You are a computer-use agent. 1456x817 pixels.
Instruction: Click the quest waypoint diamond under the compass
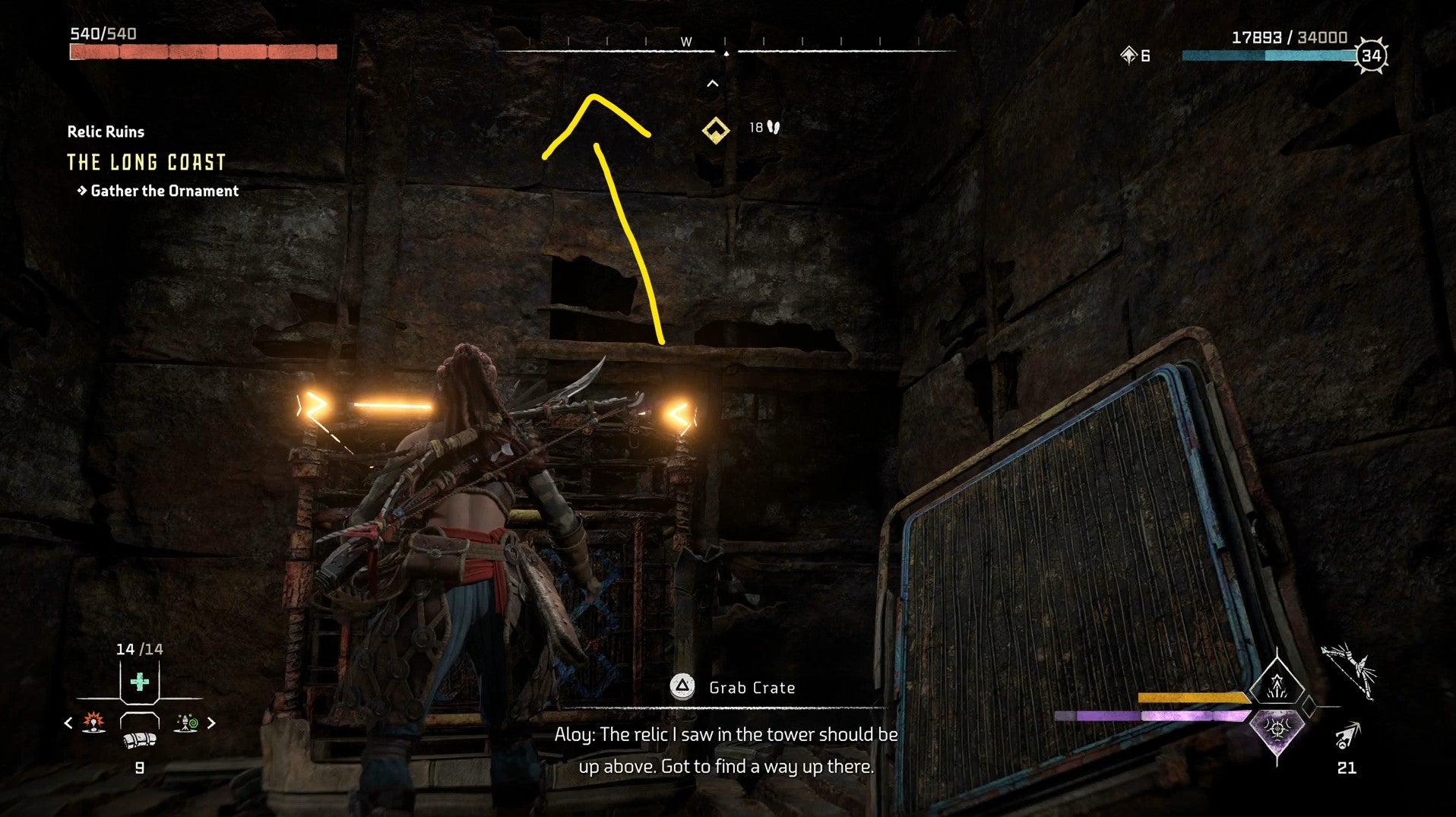coord(717,128)
